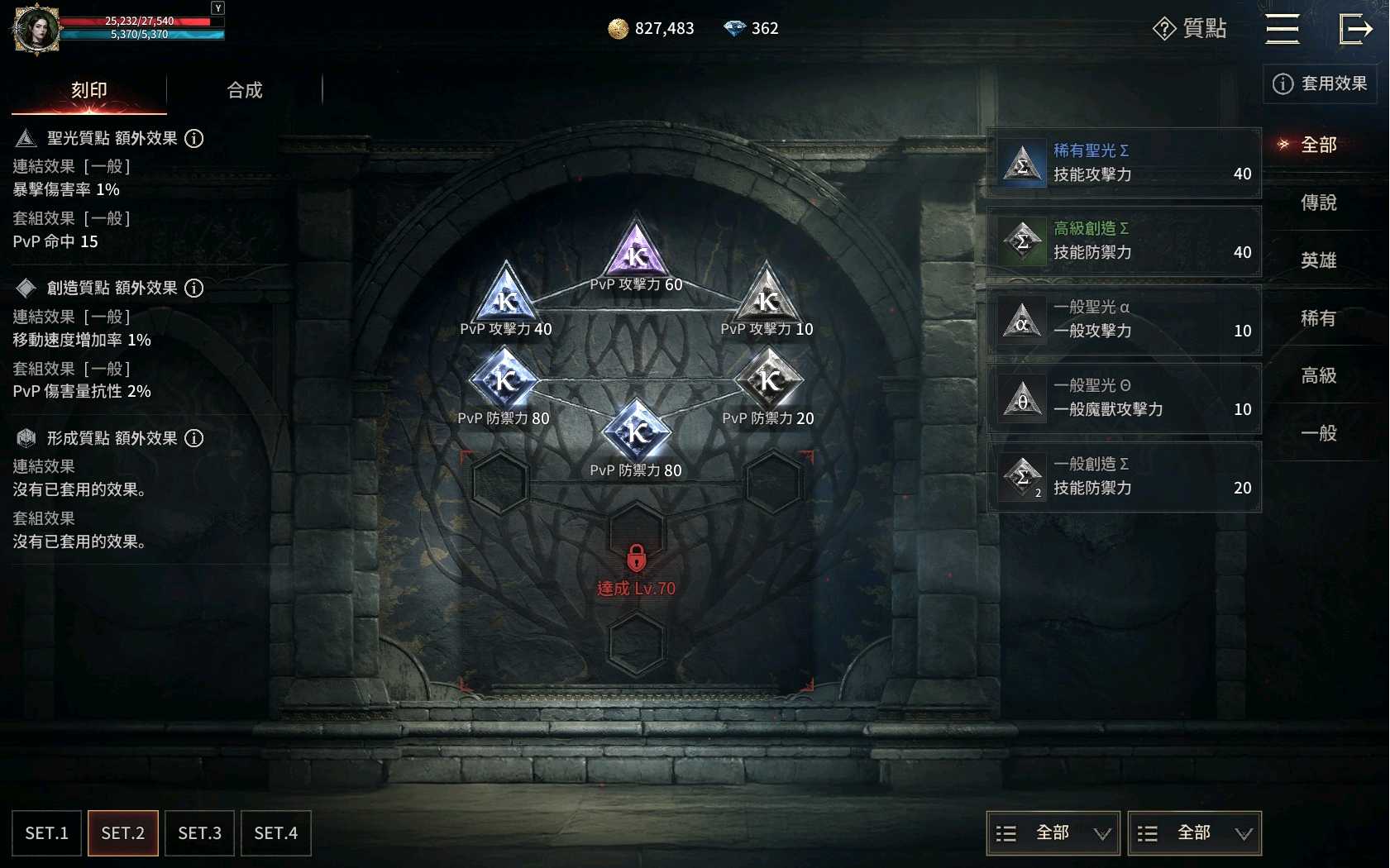Filter rune list by 英雄 rarity
1390x868 pixels.
coord(1318,260)
